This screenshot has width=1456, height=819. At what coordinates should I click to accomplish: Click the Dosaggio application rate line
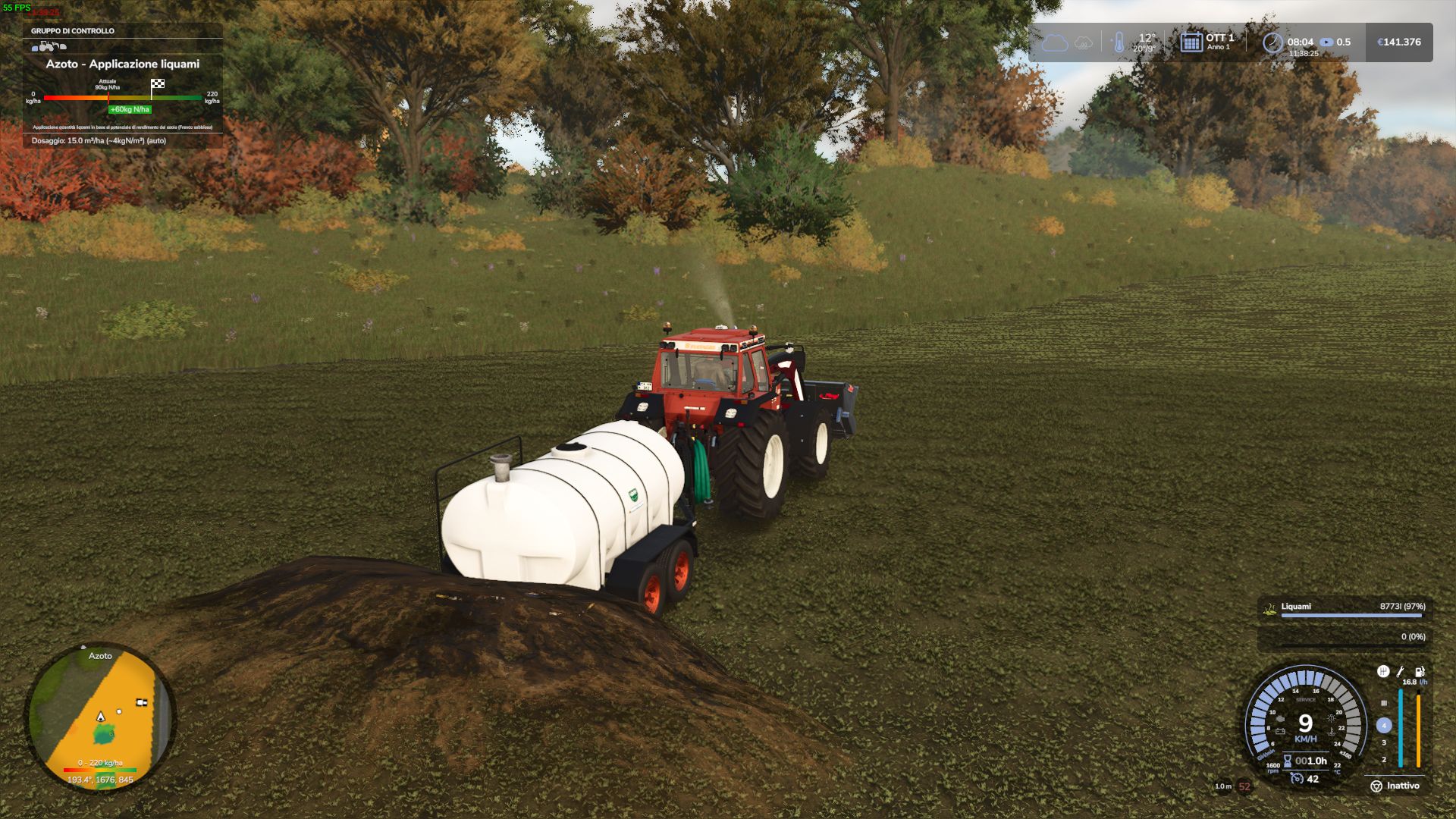[99, 141]
